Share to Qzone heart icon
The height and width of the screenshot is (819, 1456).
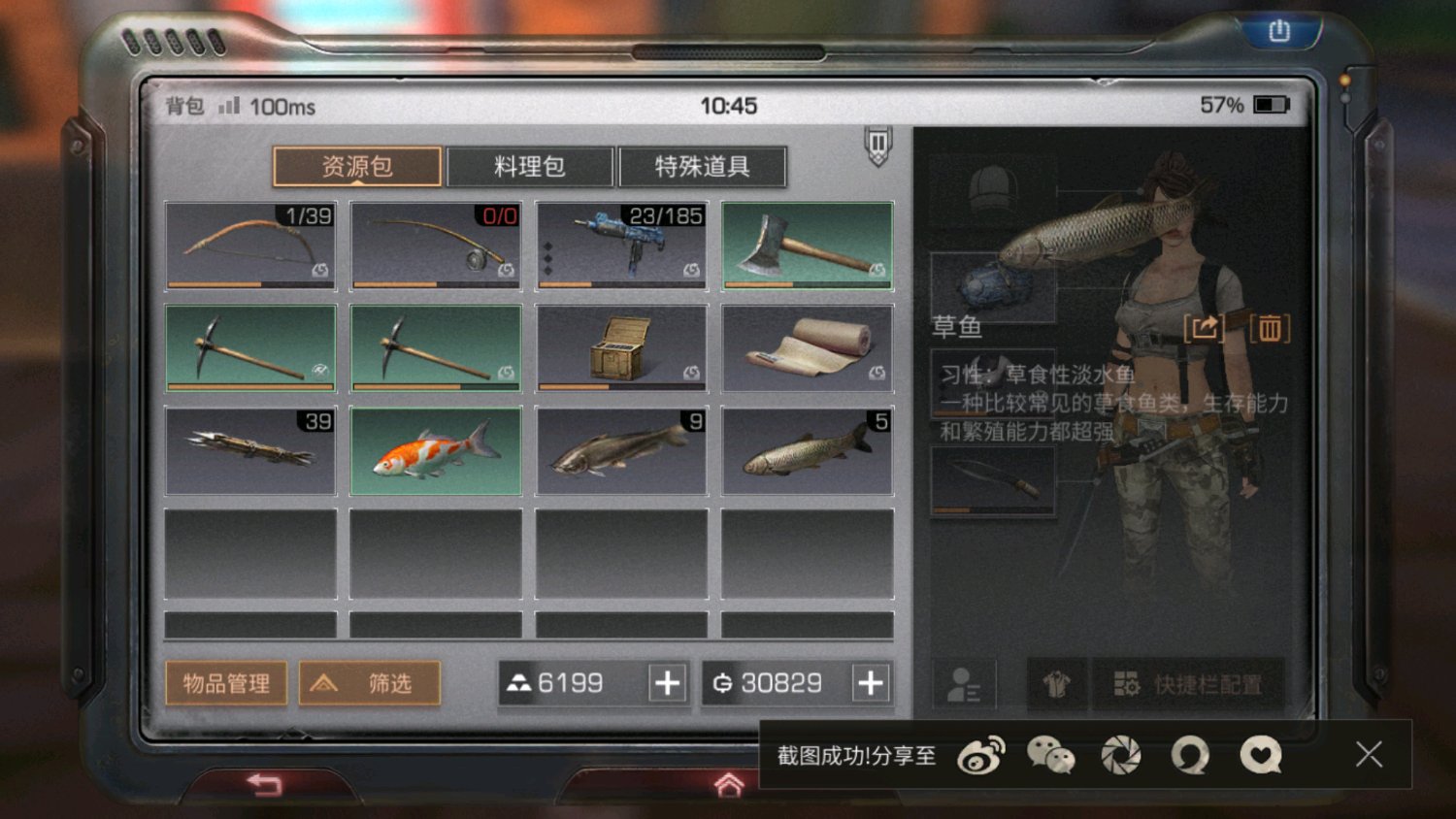1259,755
